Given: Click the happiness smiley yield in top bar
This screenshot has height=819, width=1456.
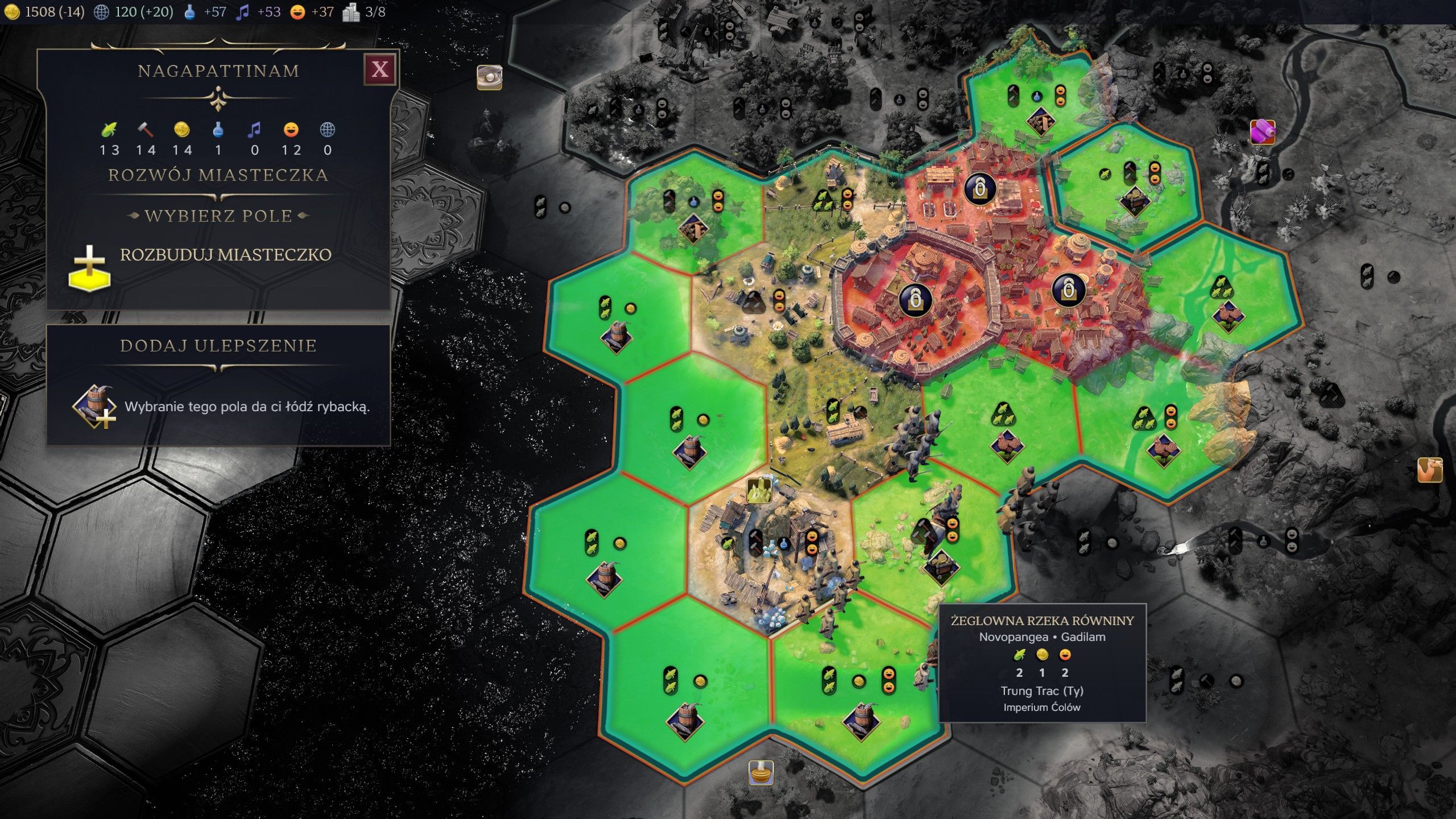Looking at the screenshot, I should (x=297, y=12).
